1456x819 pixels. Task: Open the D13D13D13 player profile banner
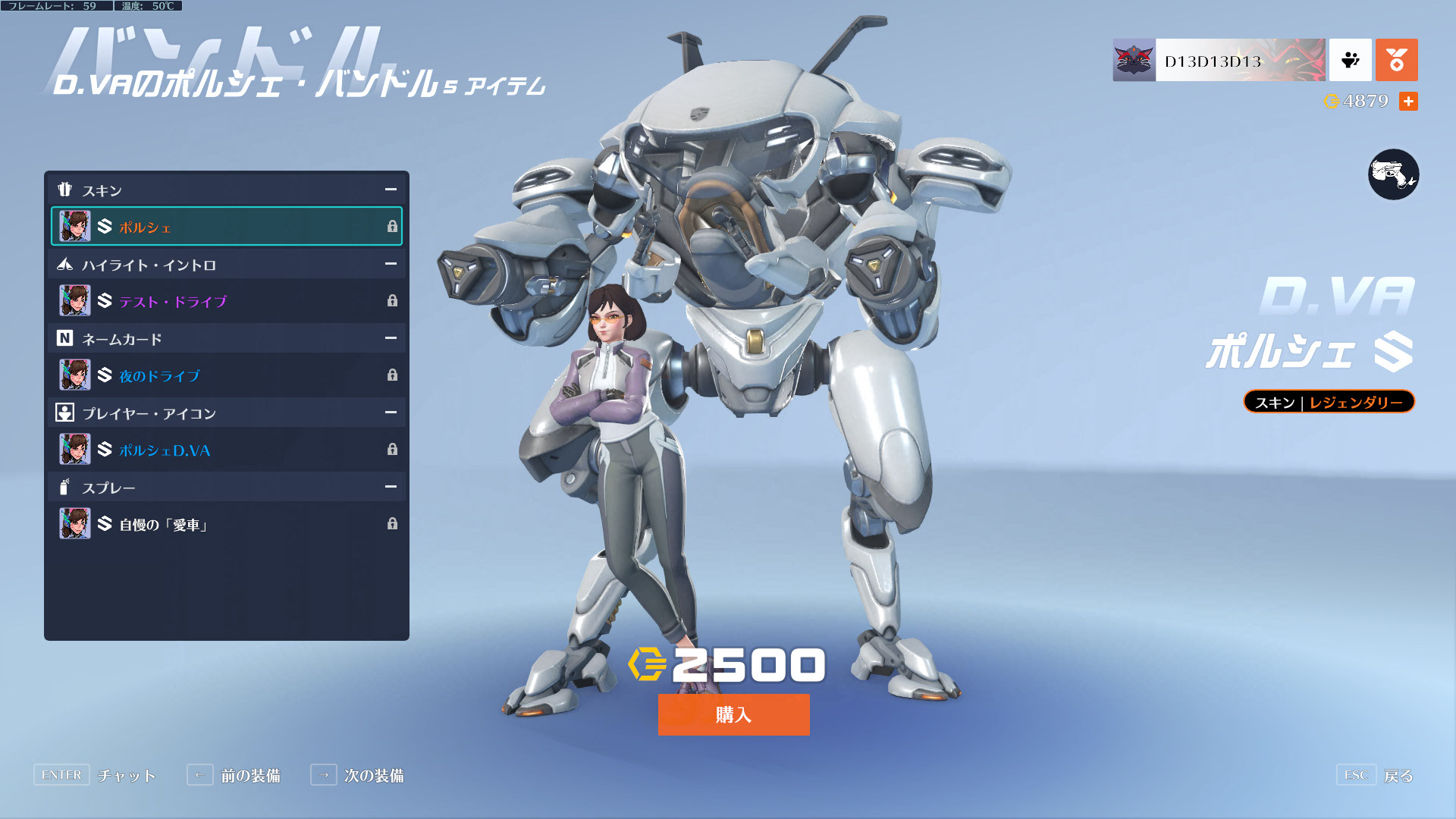point(1219,60)
